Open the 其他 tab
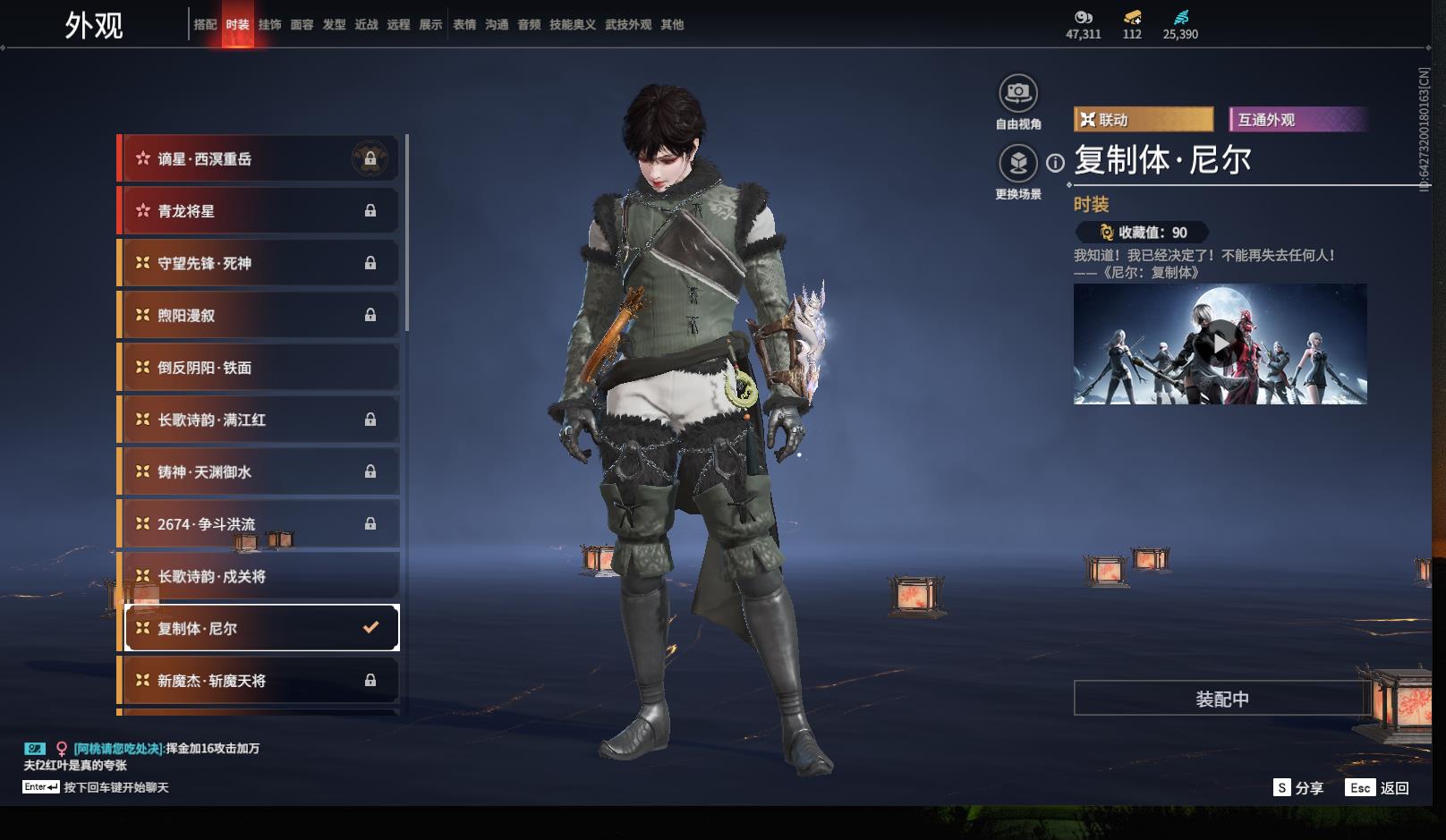This screenshot has width=1446, height=840. pos(672,25)
